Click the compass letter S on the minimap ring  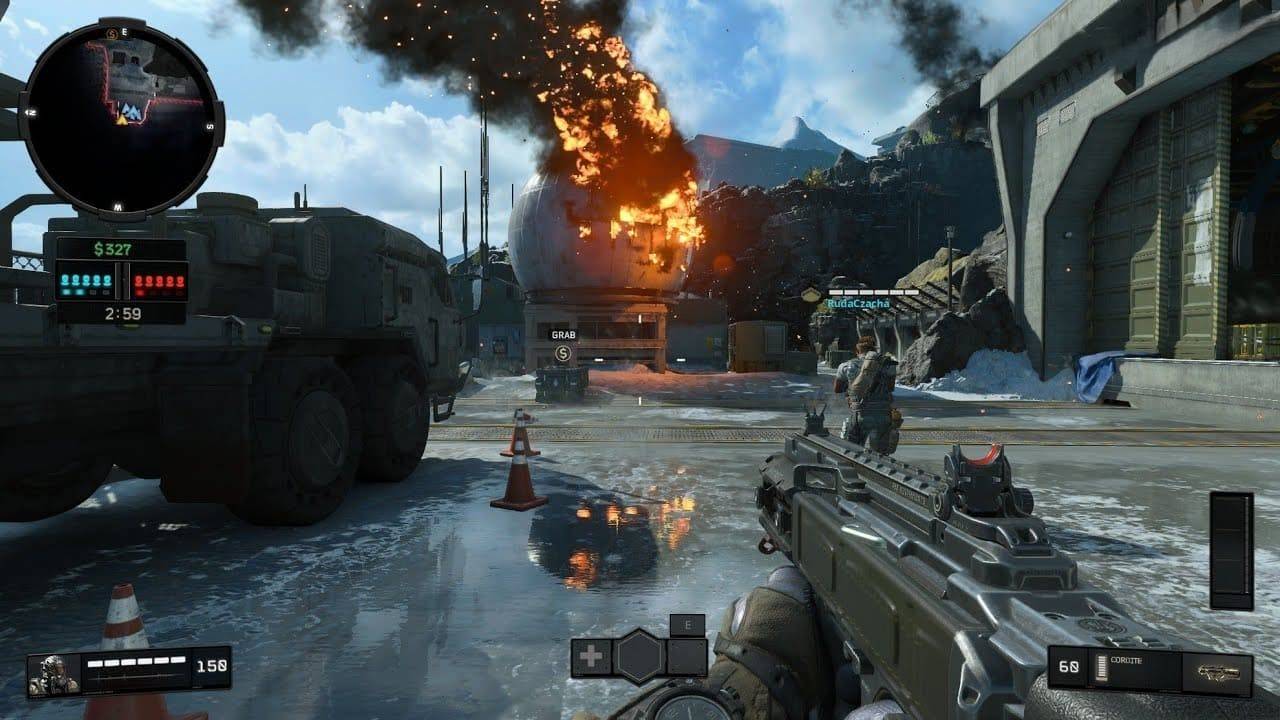pos(210,126)
